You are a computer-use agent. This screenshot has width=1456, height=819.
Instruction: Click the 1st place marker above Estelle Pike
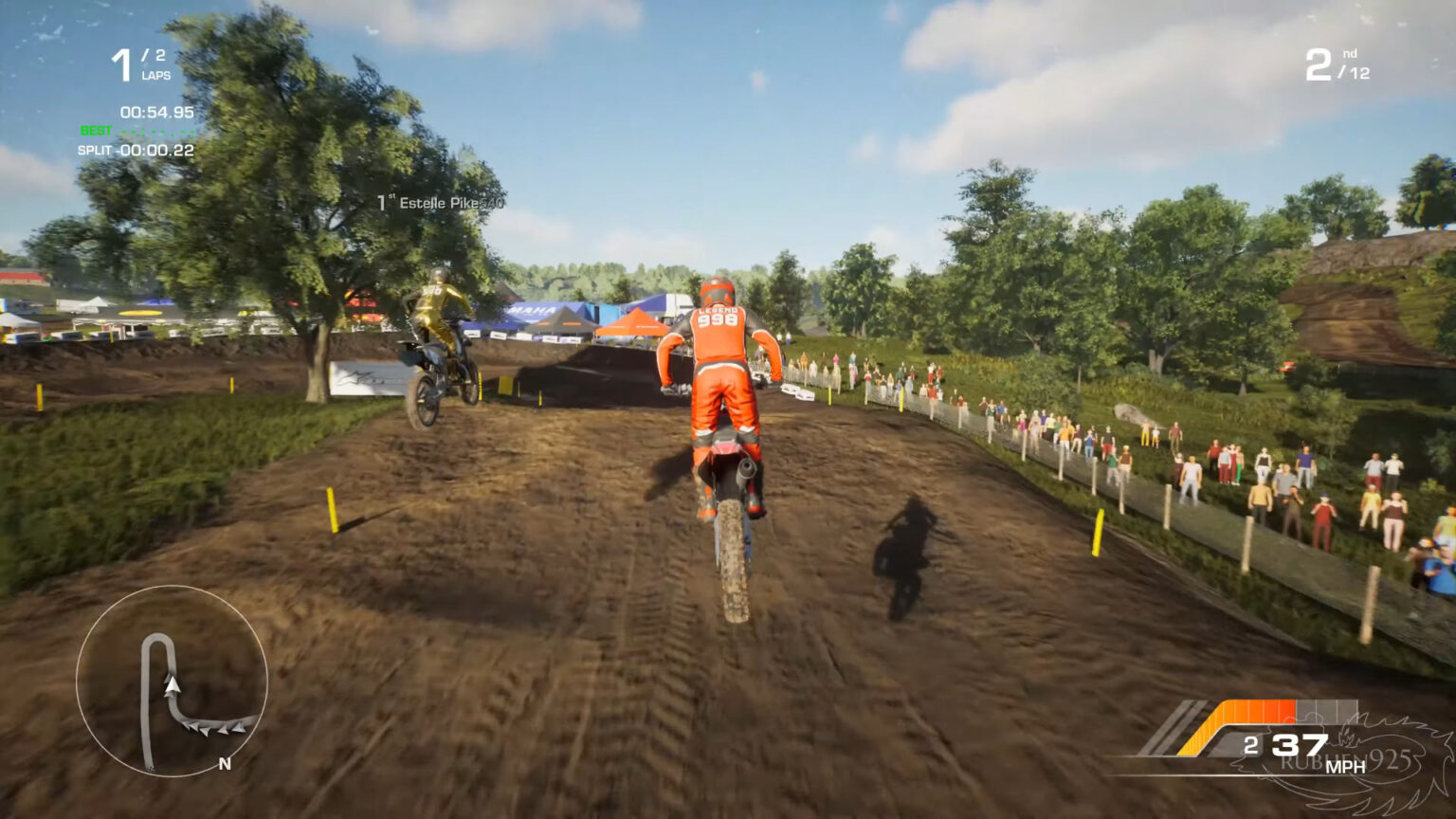coord(387,201)
